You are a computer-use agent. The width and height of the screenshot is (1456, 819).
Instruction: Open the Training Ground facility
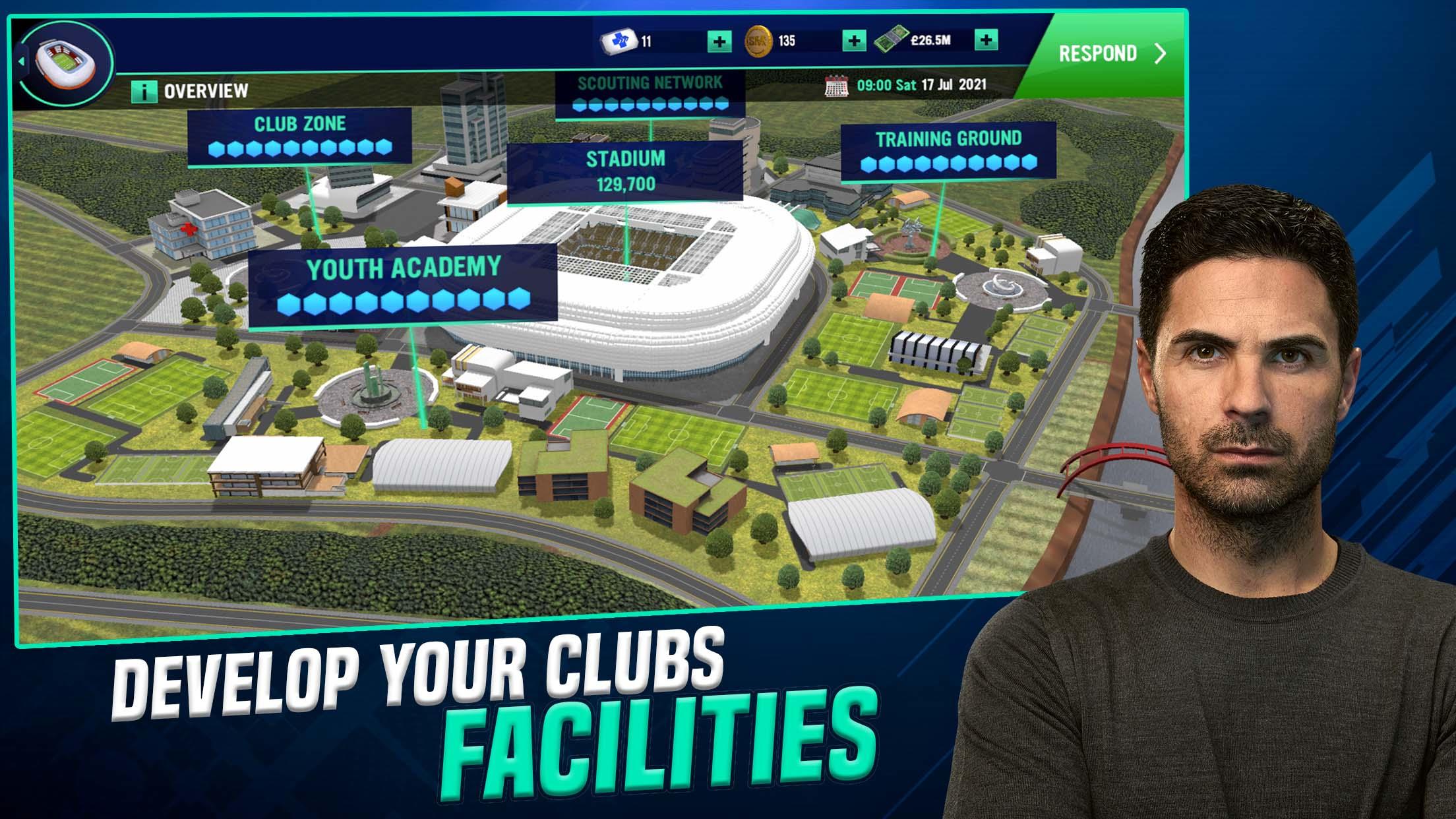[x=948, y=140]
